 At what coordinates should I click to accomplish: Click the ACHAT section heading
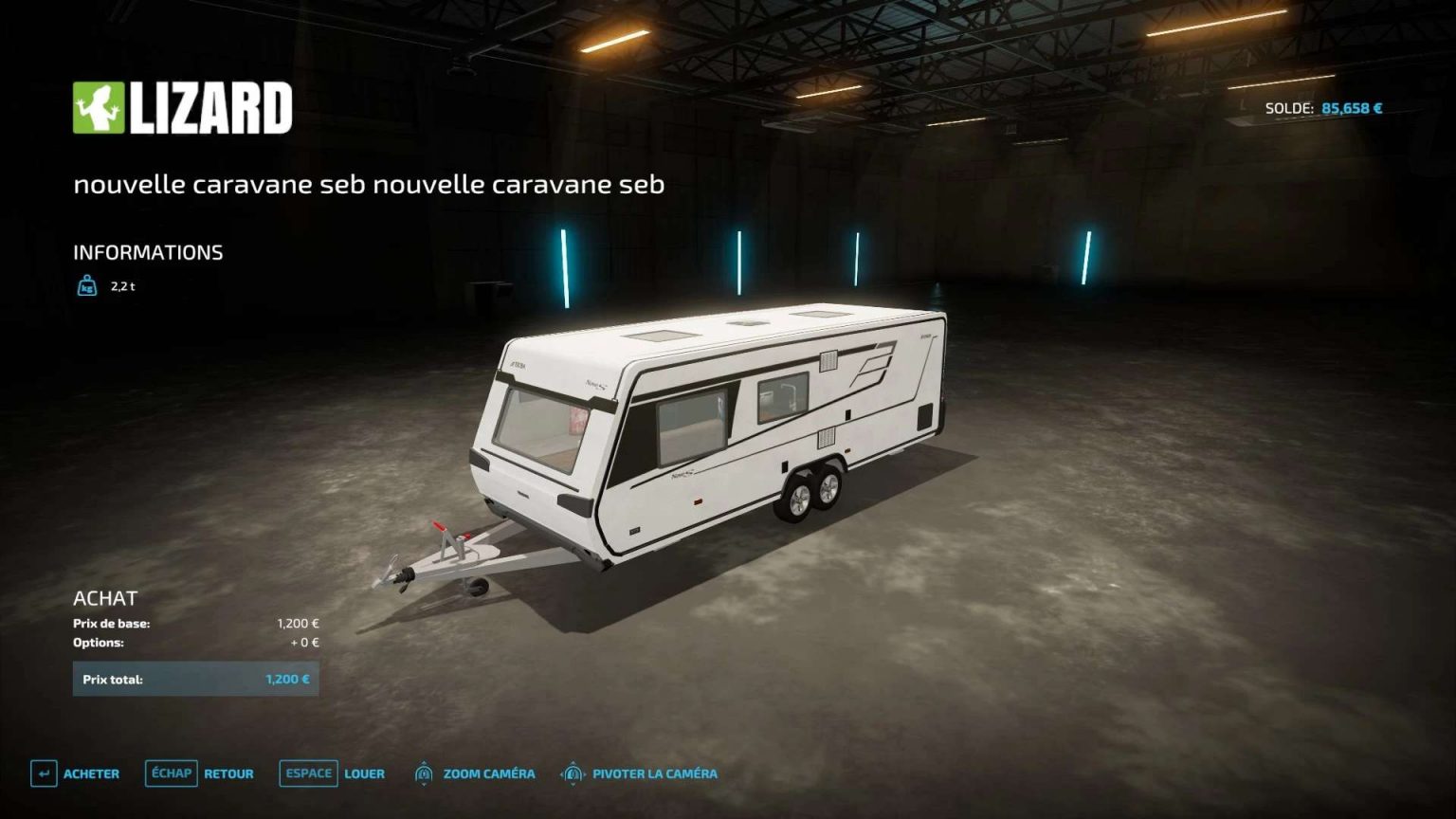[x=106, y=598]
